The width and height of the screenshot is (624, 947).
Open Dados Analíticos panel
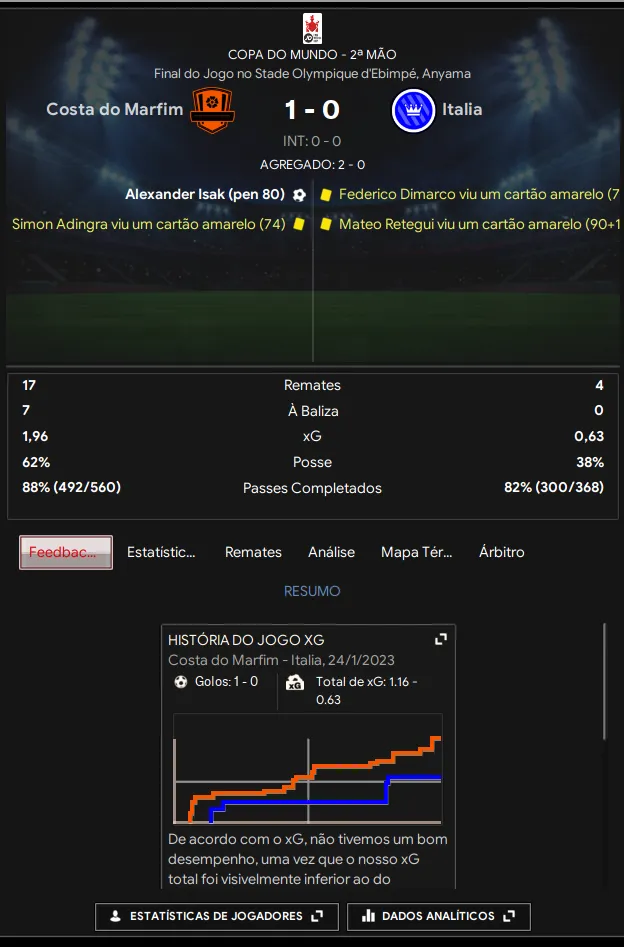pyautogui.click(x=438, y=916)
